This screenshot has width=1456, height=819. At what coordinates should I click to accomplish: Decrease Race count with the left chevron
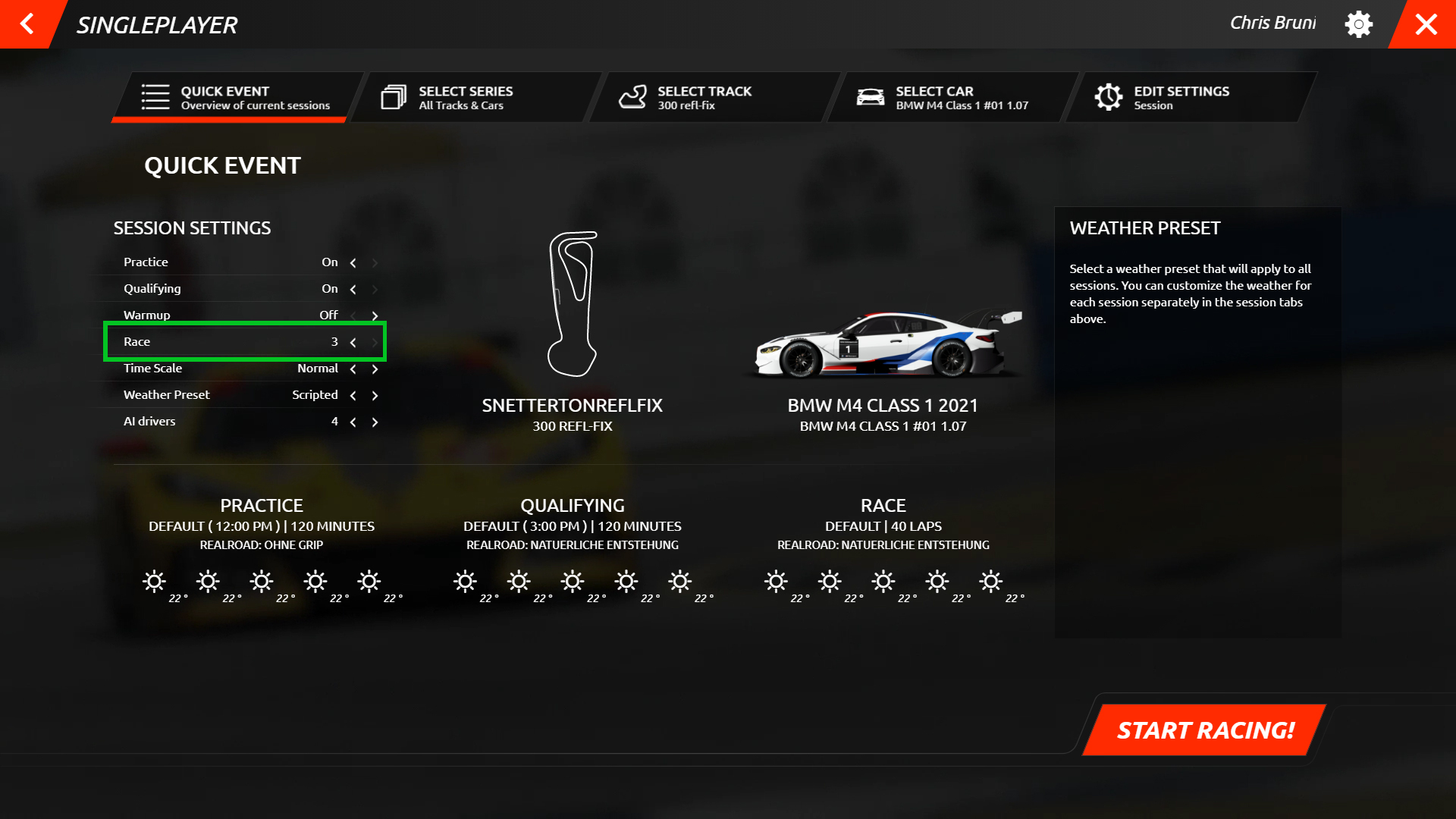coord(353,342)
